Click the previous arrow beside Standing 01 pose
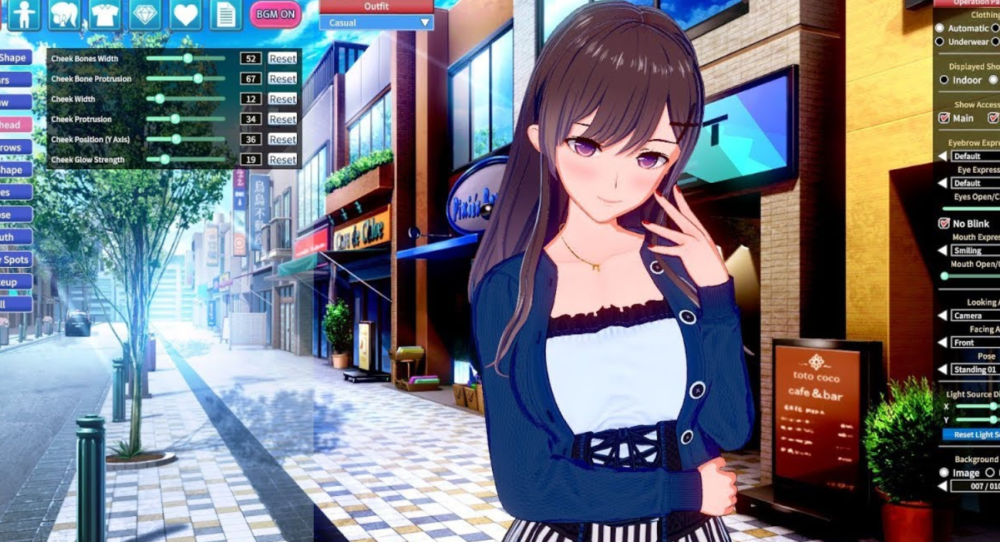Image resolution: width=1000 pixels, height=542 pixels. pyautogui.click(x=941, y=370)
